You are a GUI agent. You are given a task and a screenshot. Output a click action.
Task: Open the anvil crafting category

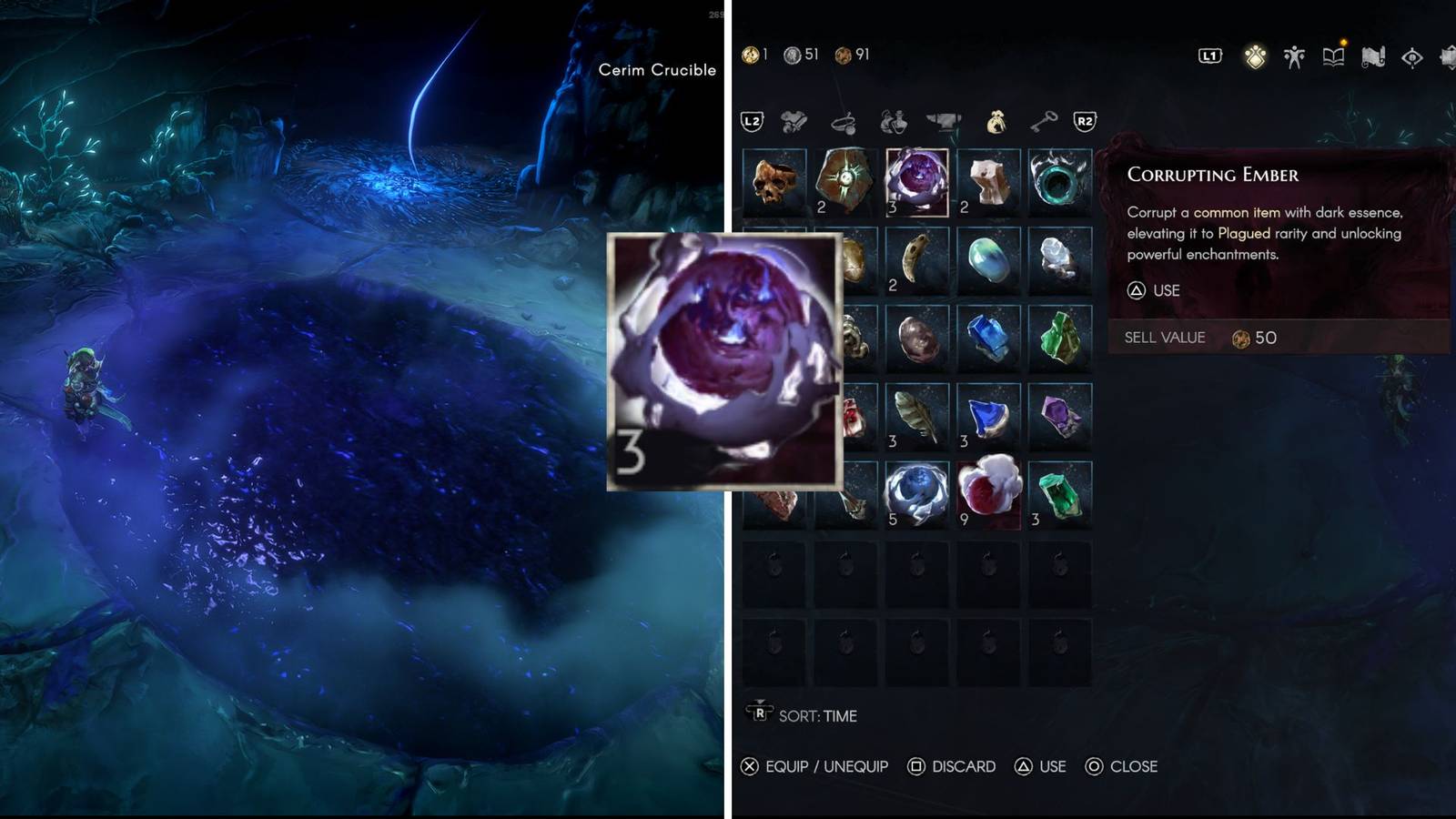point(943,120)
